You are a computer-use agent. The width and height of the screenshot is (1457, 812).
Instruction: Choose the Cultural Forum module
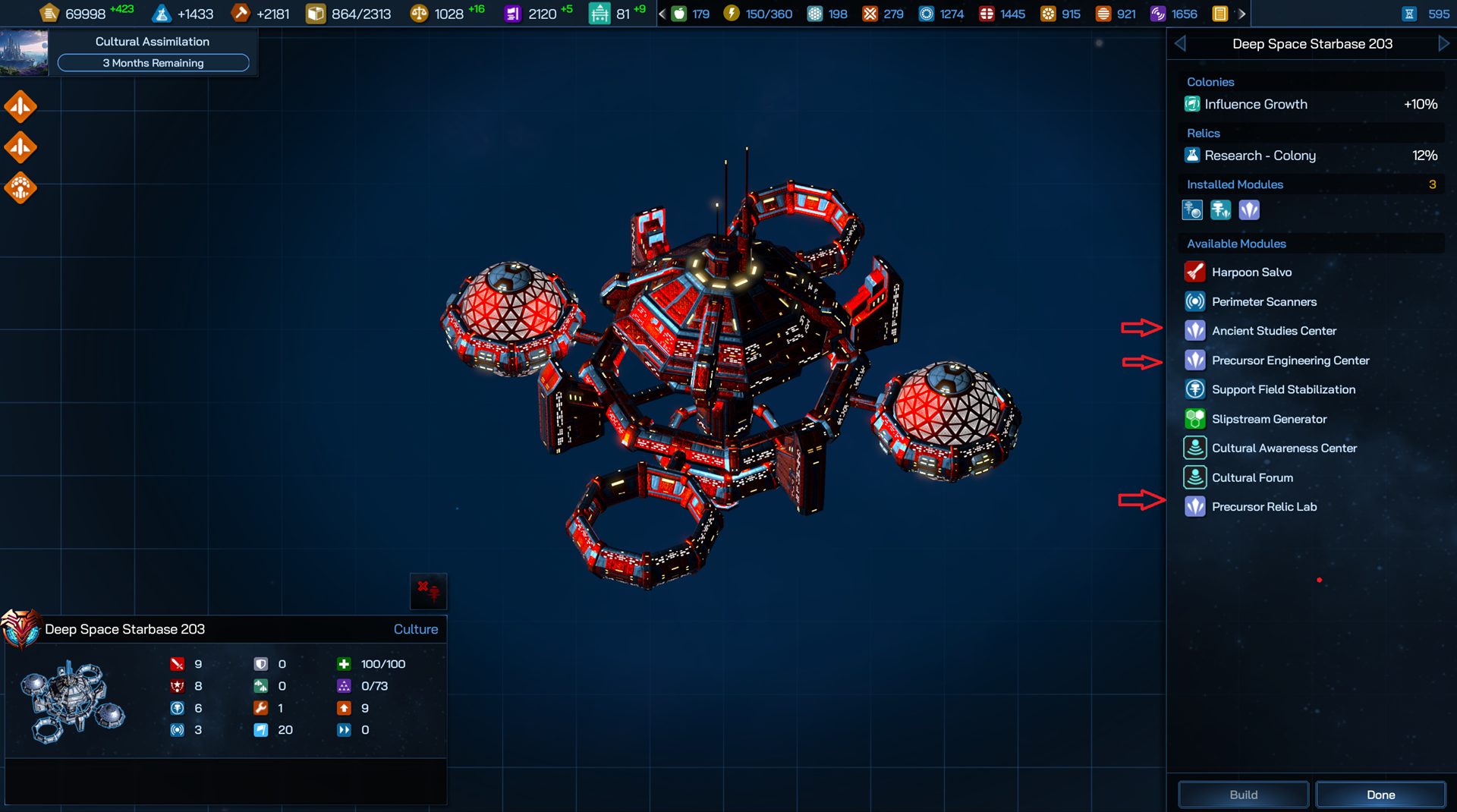click(1252, 477)
